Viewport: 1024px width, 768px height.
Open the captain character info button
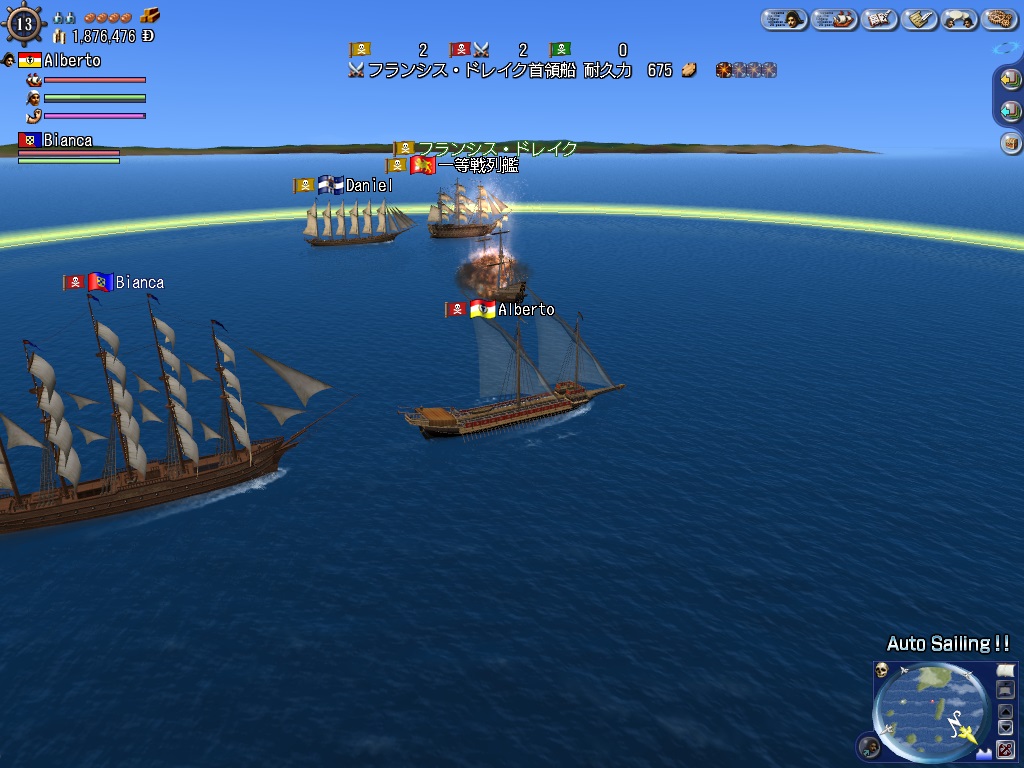[784, 19]
